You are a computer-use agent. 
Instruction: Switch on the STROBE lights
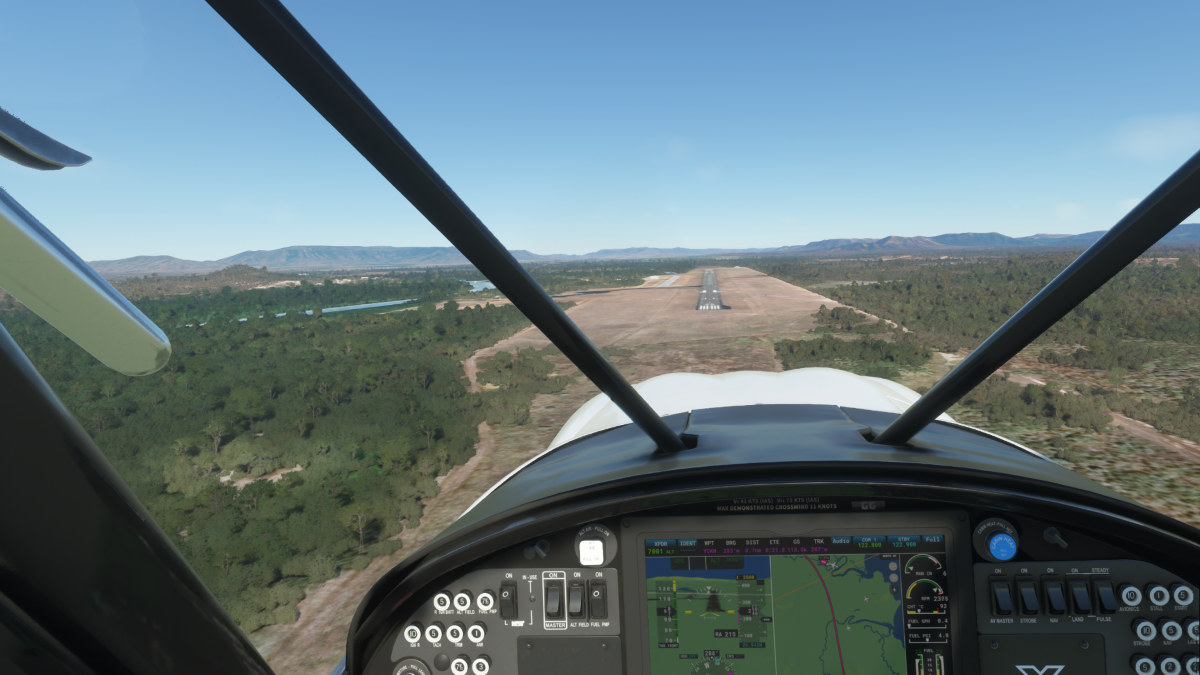coord(1028,597)
